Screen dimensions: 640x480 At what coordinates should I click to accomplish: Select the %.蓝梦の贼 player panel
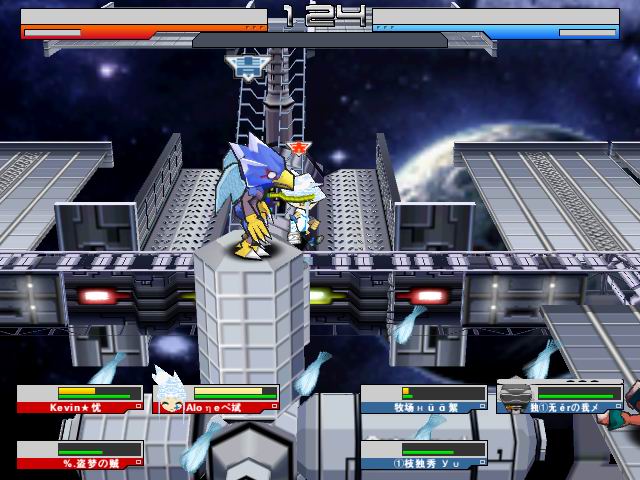(80, 455)
